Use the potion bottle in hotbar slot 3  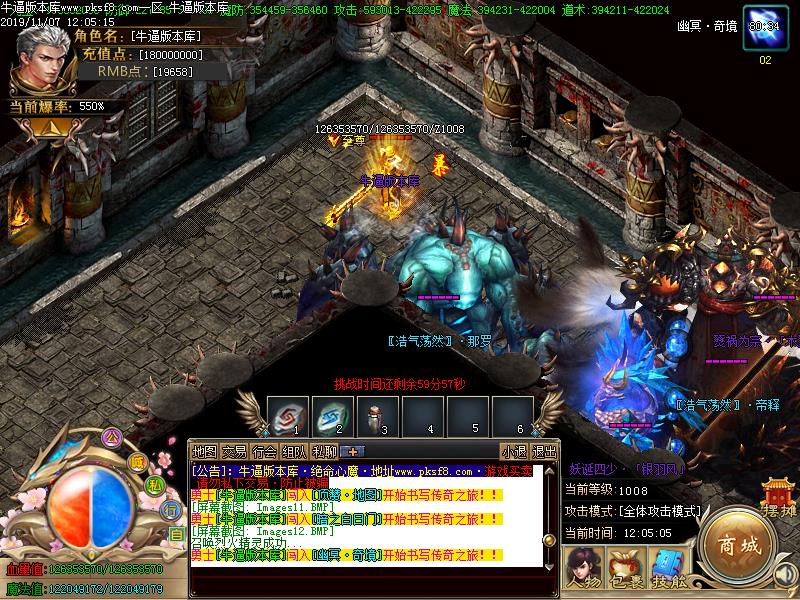(375, 416)
